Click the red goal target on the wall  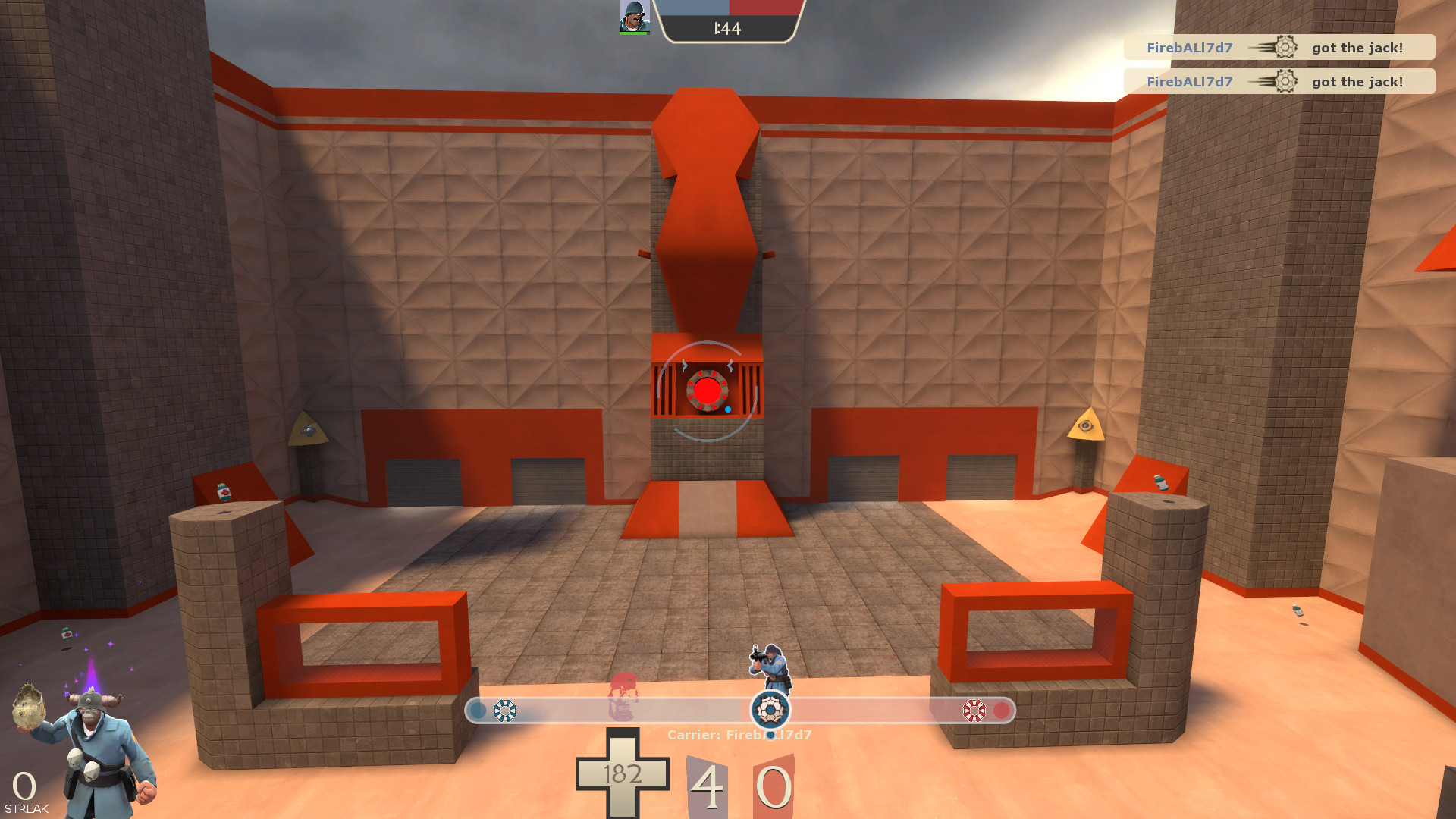point(709,391)
